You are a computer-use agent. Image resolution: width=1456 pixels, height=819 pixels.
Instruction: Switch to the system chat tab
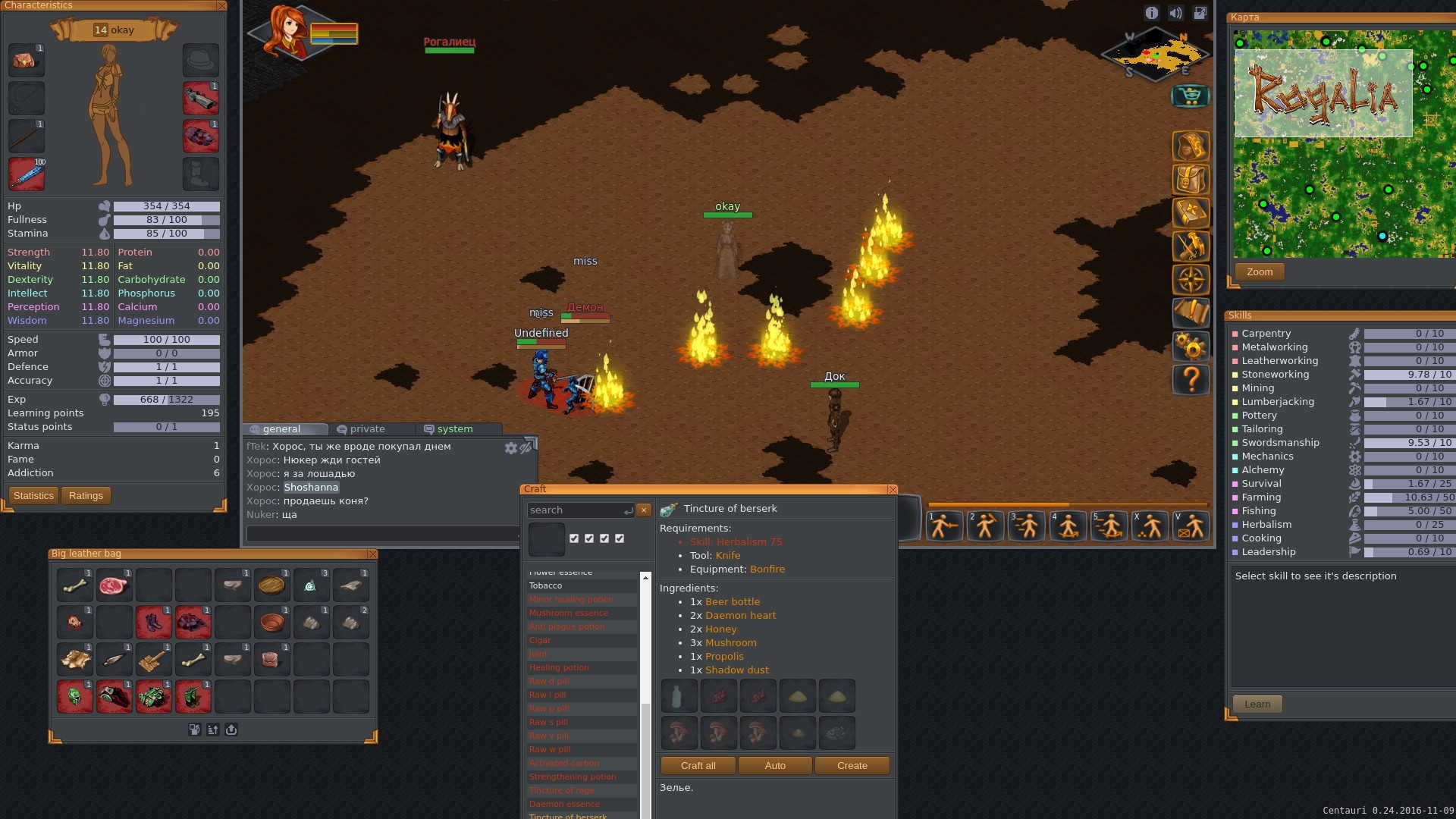(x=454, y=429)
